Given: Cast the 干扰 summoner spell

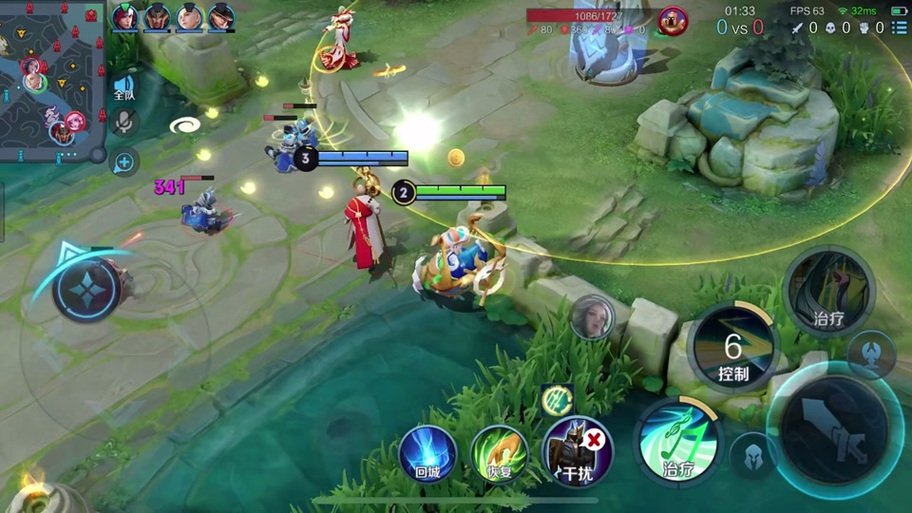Looking at the screenshot, I should (575, 452).
